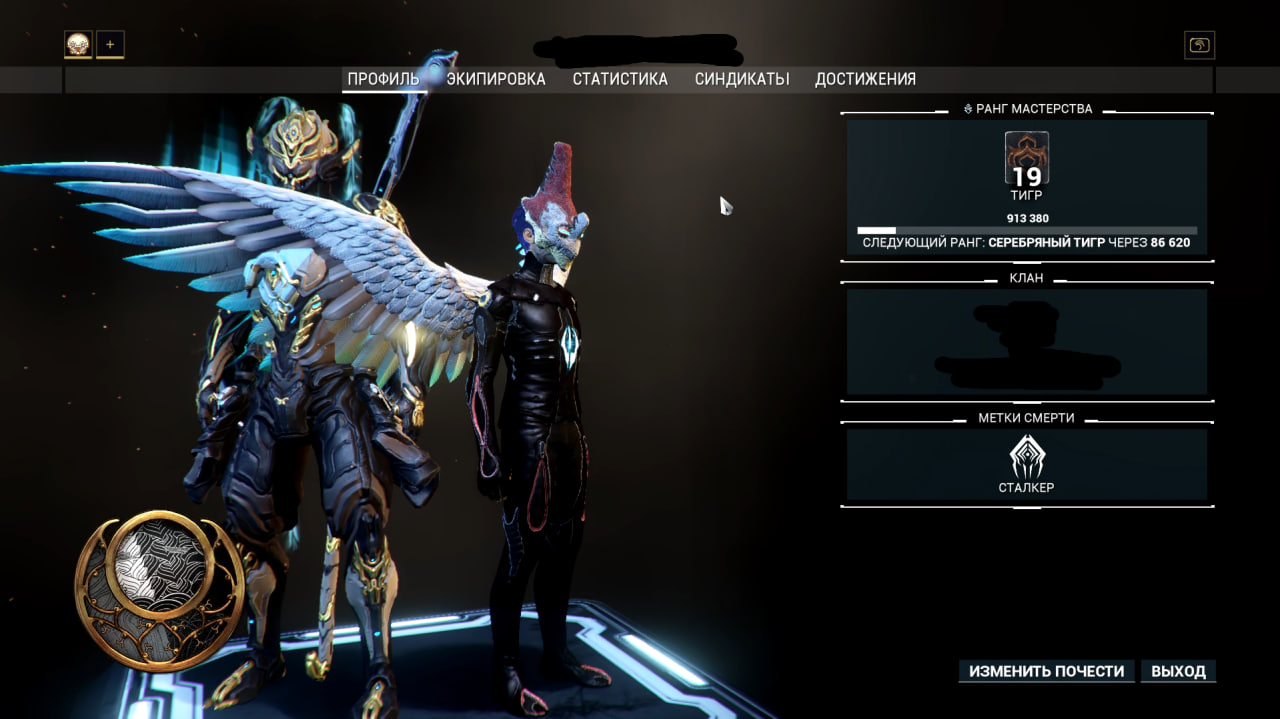Click the player avatar icon

click(78, 44)
